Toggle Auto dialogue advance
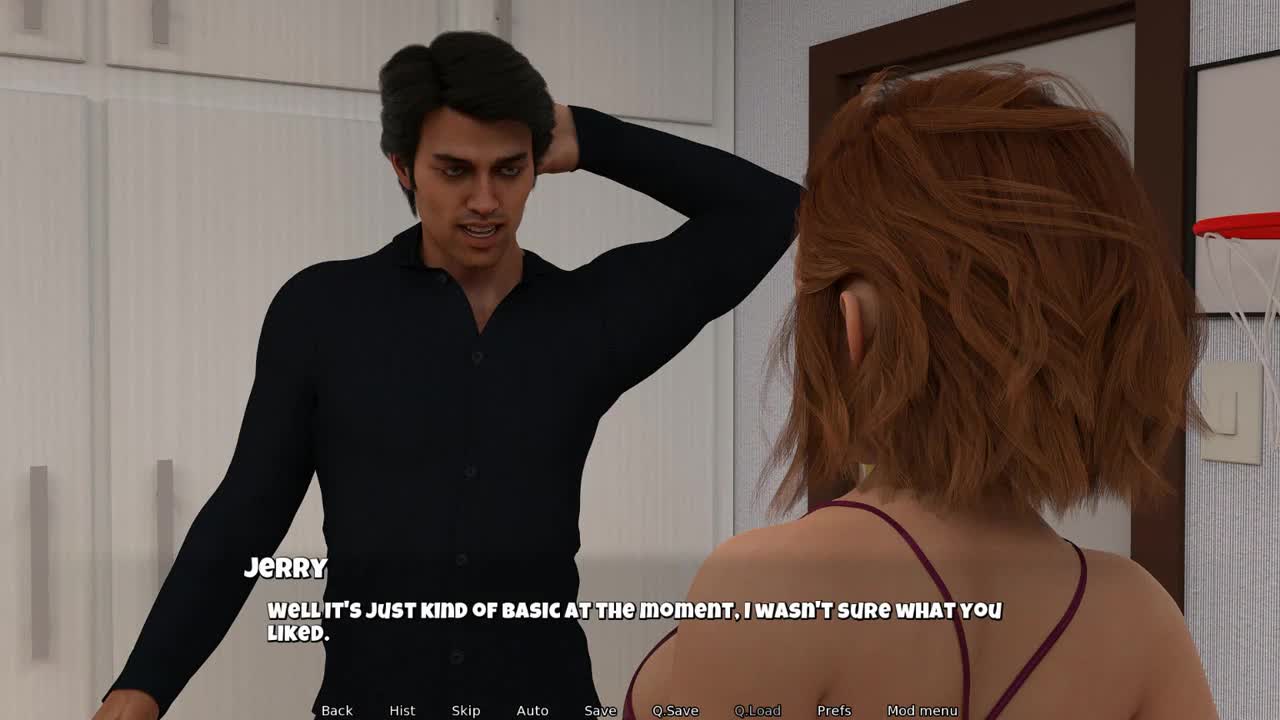The image size is (1280, 720). pos(532,710)
